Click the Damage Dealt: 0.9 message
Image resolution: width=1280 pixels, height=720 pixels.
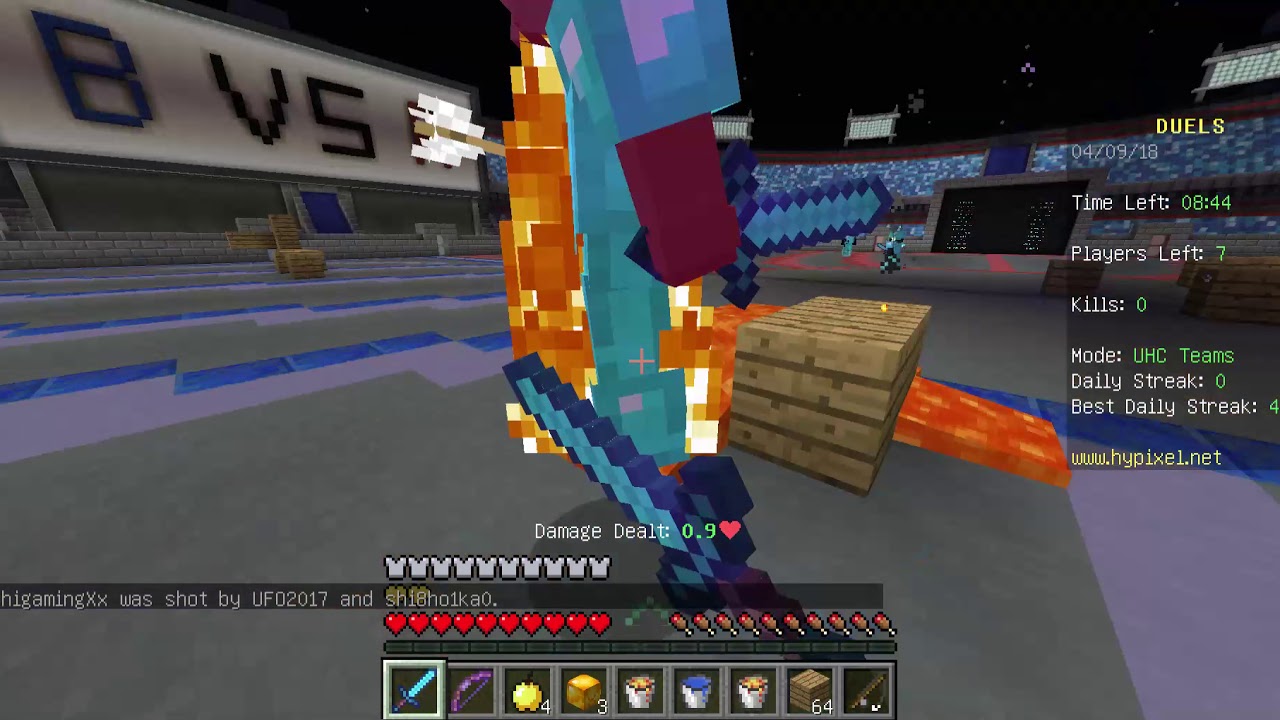[x=637, y=531]
